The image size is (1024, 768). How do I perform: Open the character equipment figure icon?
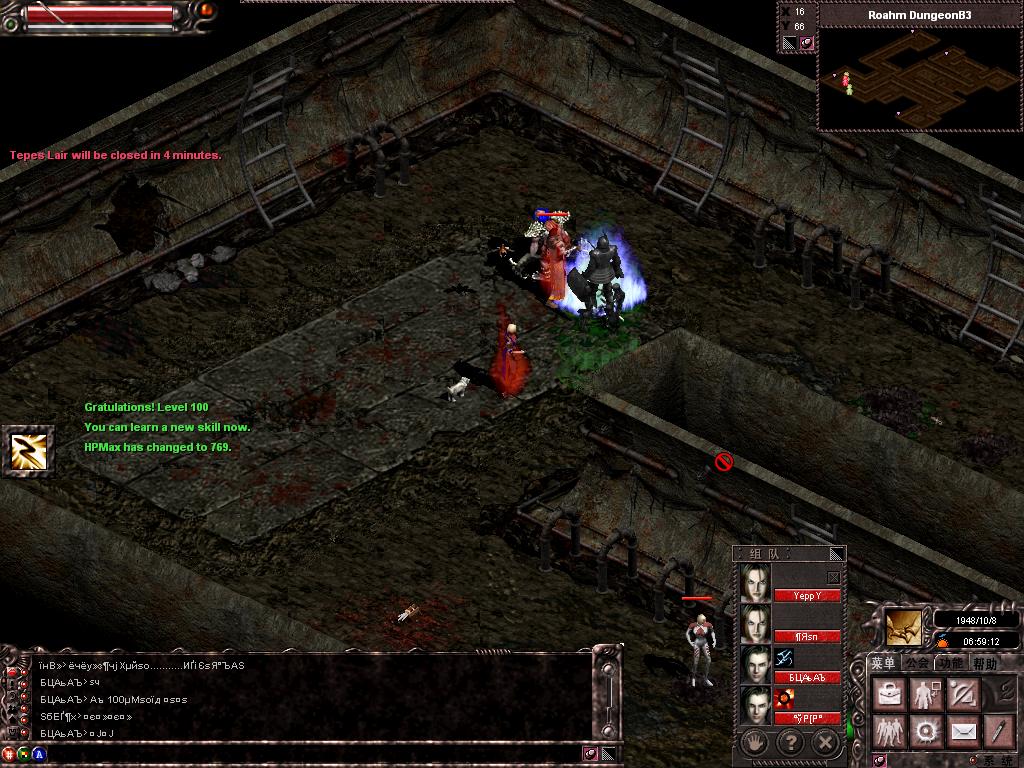pos(924,694)
